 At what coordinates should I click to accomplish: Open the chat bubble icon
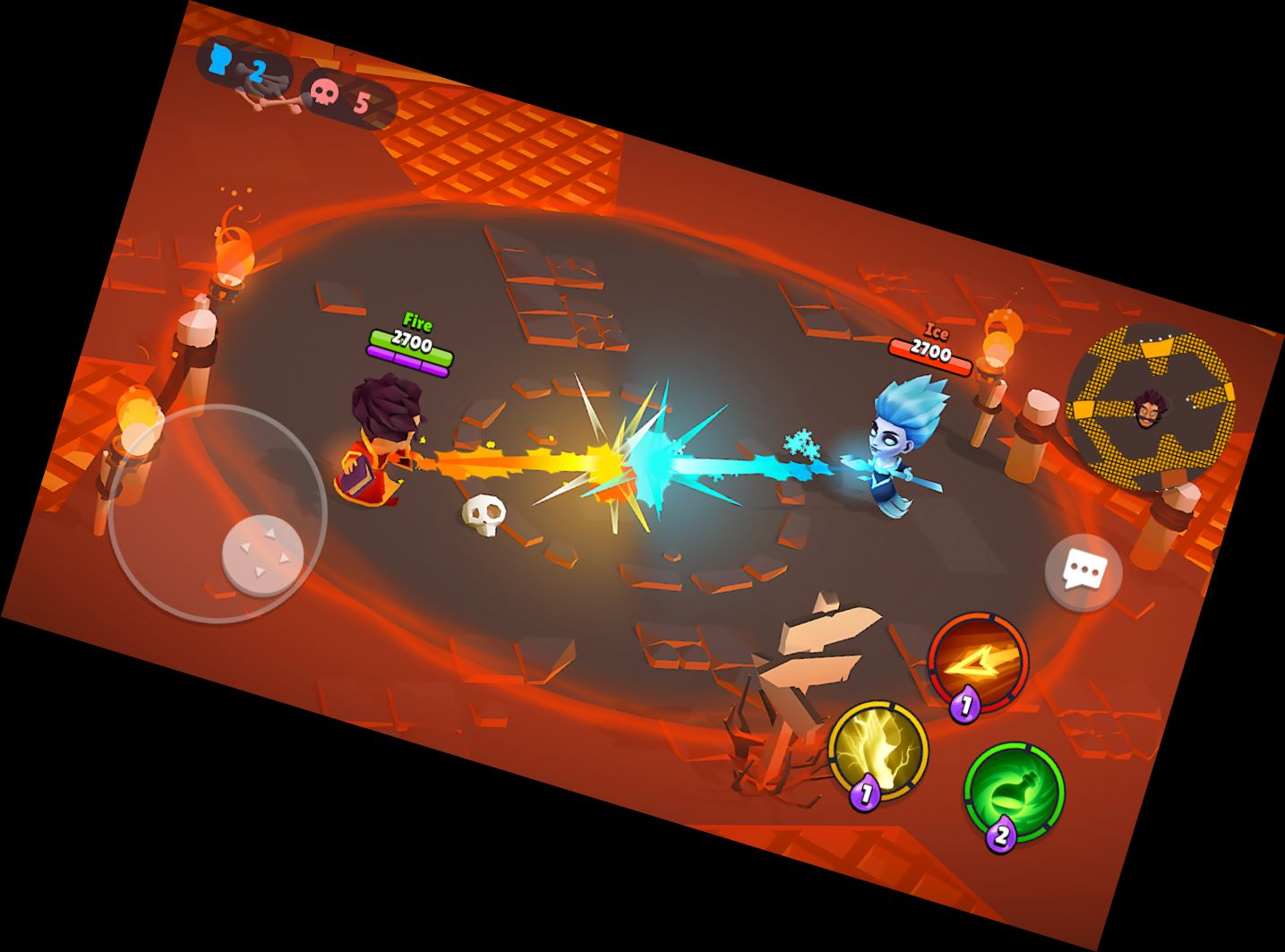[1084, 568]
